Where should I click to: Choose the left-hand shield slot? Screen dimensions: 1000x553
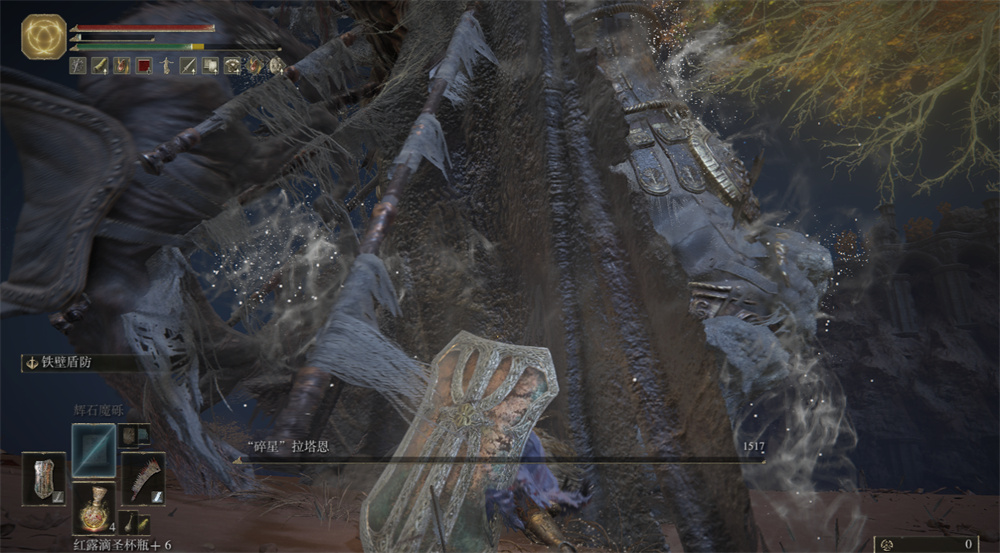tap(43, 477)
